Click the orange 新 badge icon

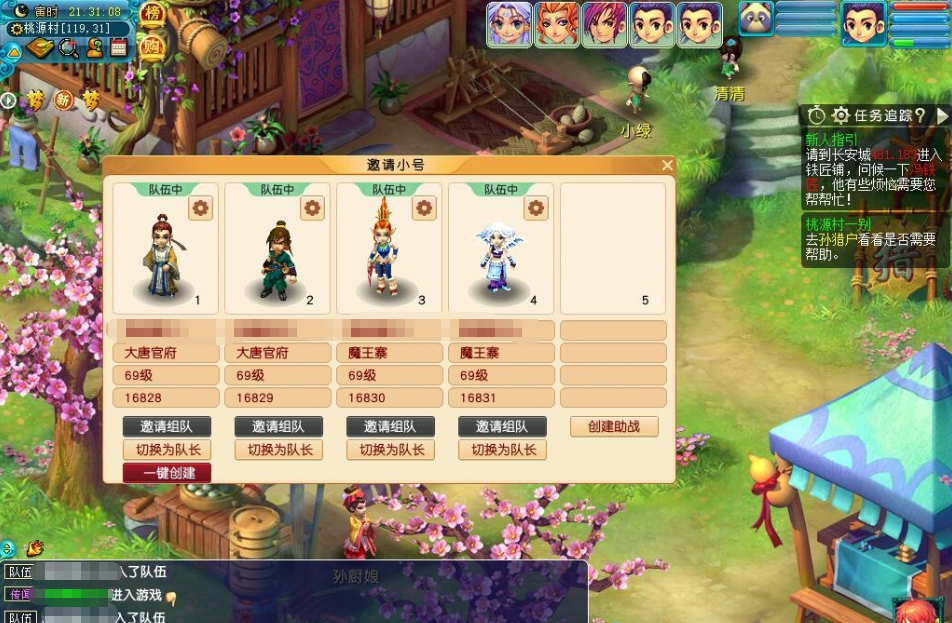[64, 100]
